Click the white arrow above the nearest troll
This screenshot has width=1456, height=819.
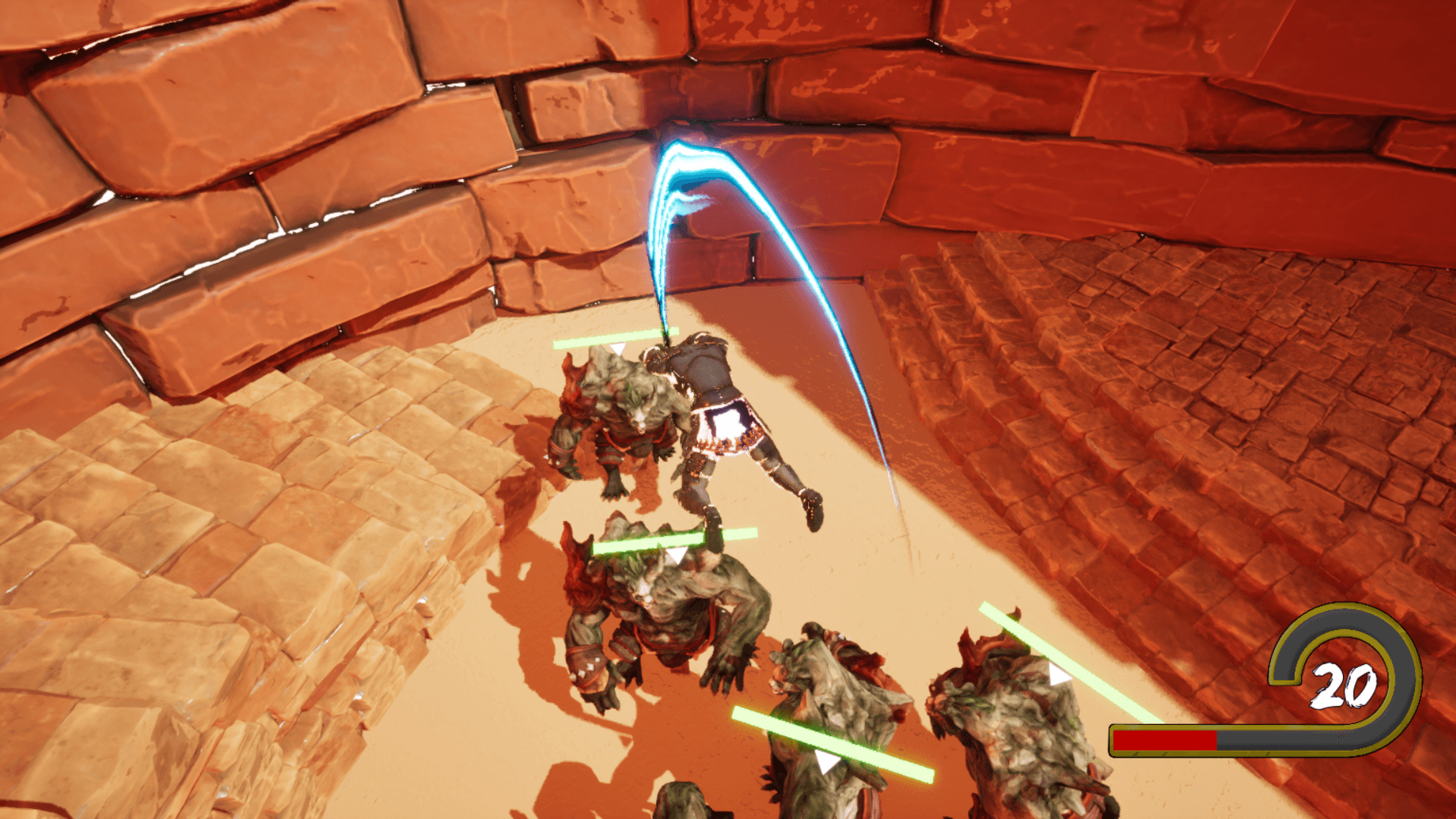618,349
